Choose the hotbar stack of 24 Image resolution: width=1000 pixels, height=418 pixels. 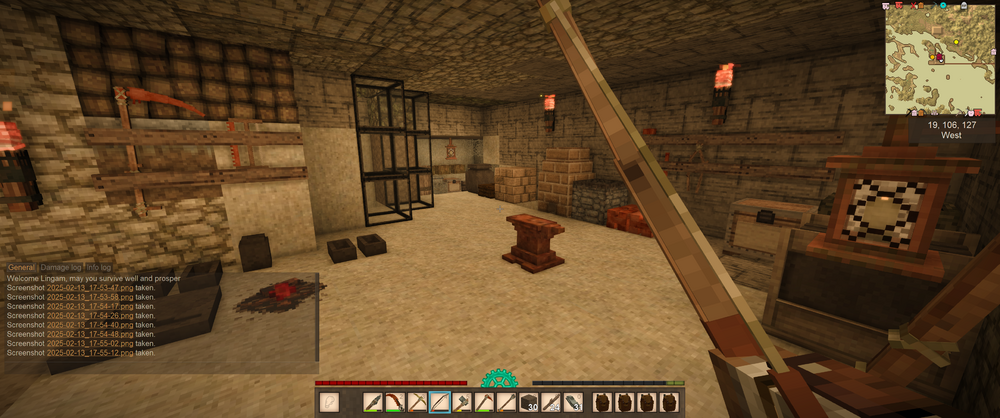click(551, 403)
